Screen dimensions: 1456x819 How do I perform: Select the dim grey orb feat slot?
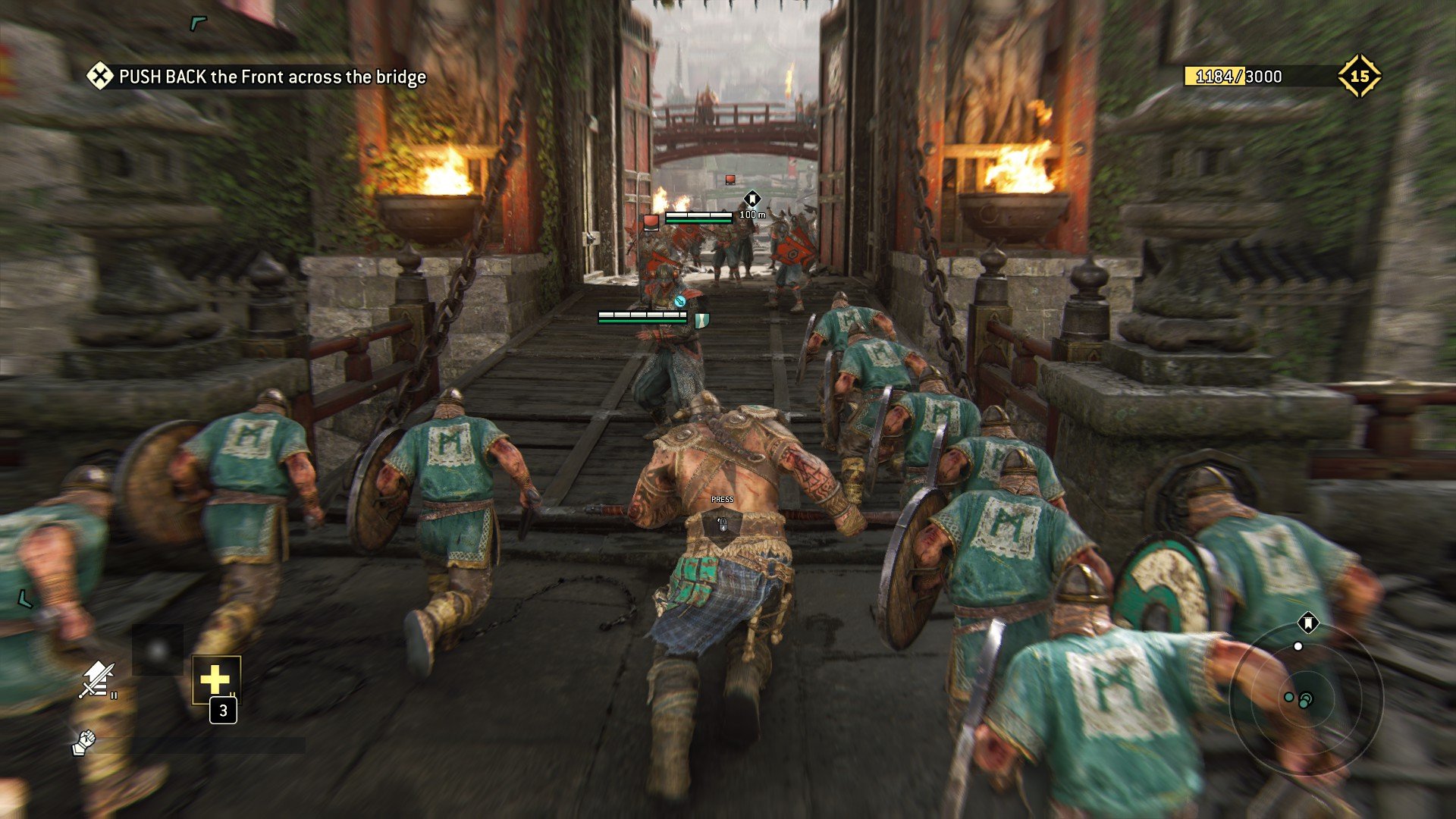point(158,650)
